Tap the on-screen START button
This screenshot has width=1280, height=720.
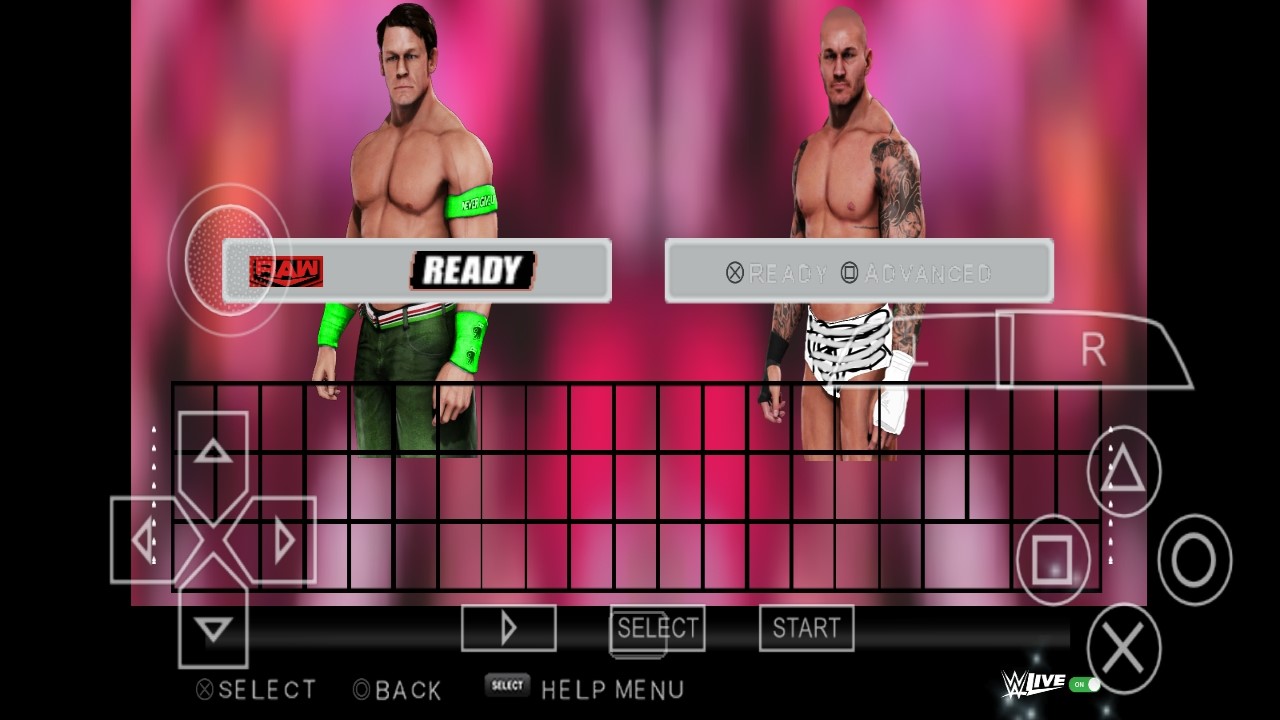(x=806, y=628)
